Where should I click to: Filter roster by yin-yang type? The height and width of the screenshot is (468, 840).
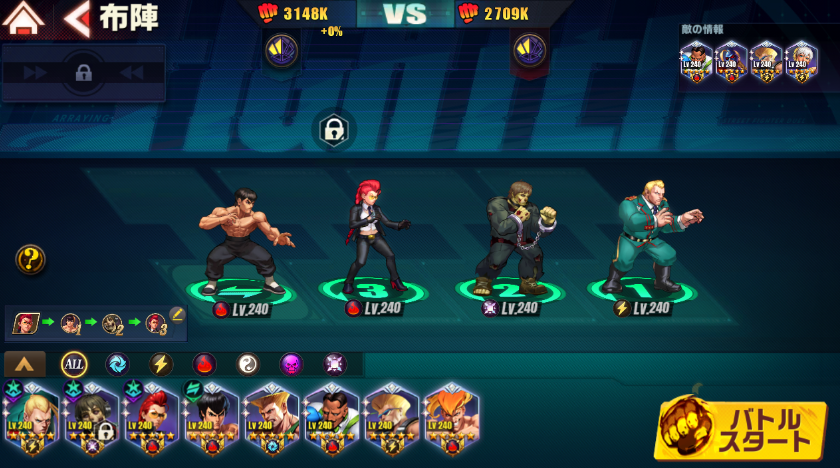pos(247,364)
